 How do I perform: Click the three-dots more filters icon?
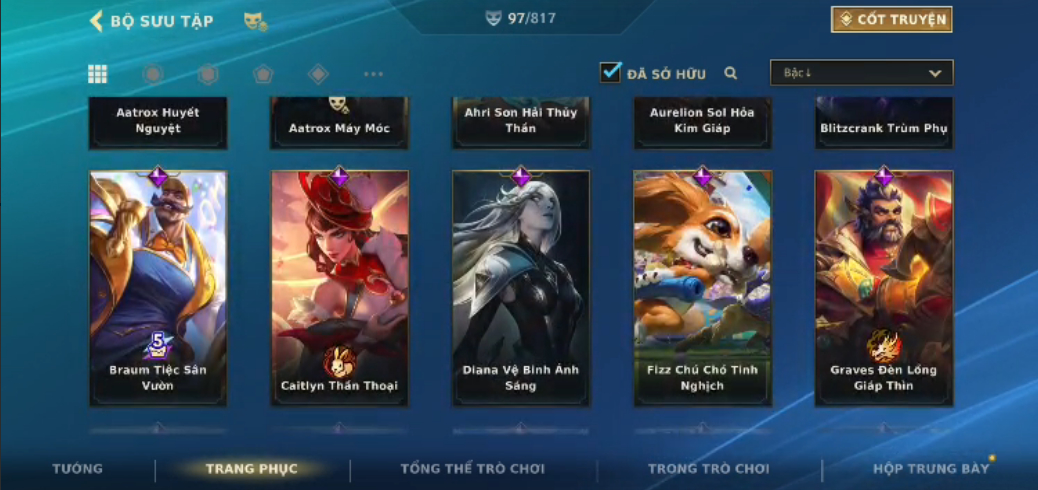pyautogui.click(x=373, y=74)
